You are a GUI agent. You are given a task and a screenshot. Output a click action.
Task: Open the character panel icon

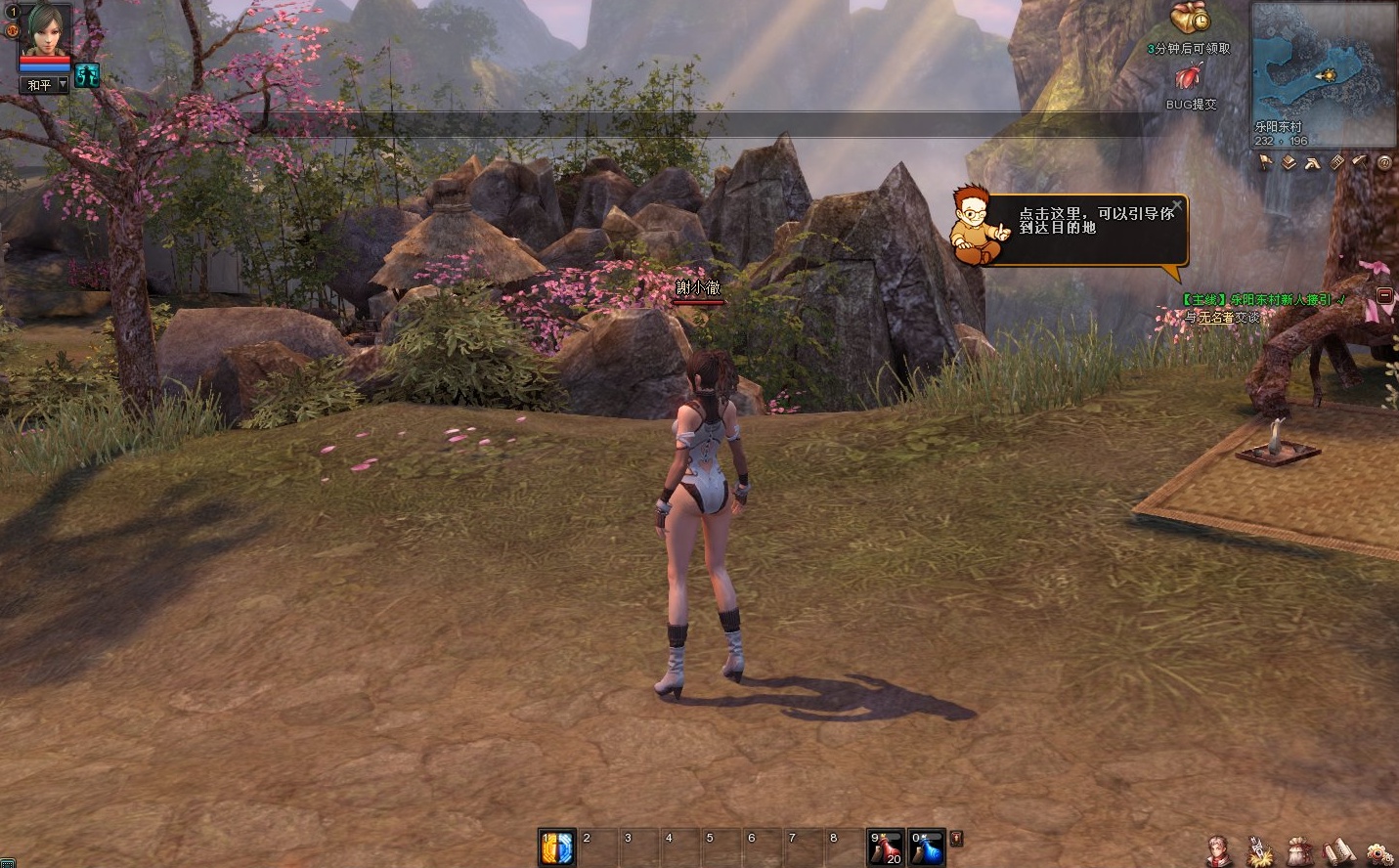point(1217,848)
